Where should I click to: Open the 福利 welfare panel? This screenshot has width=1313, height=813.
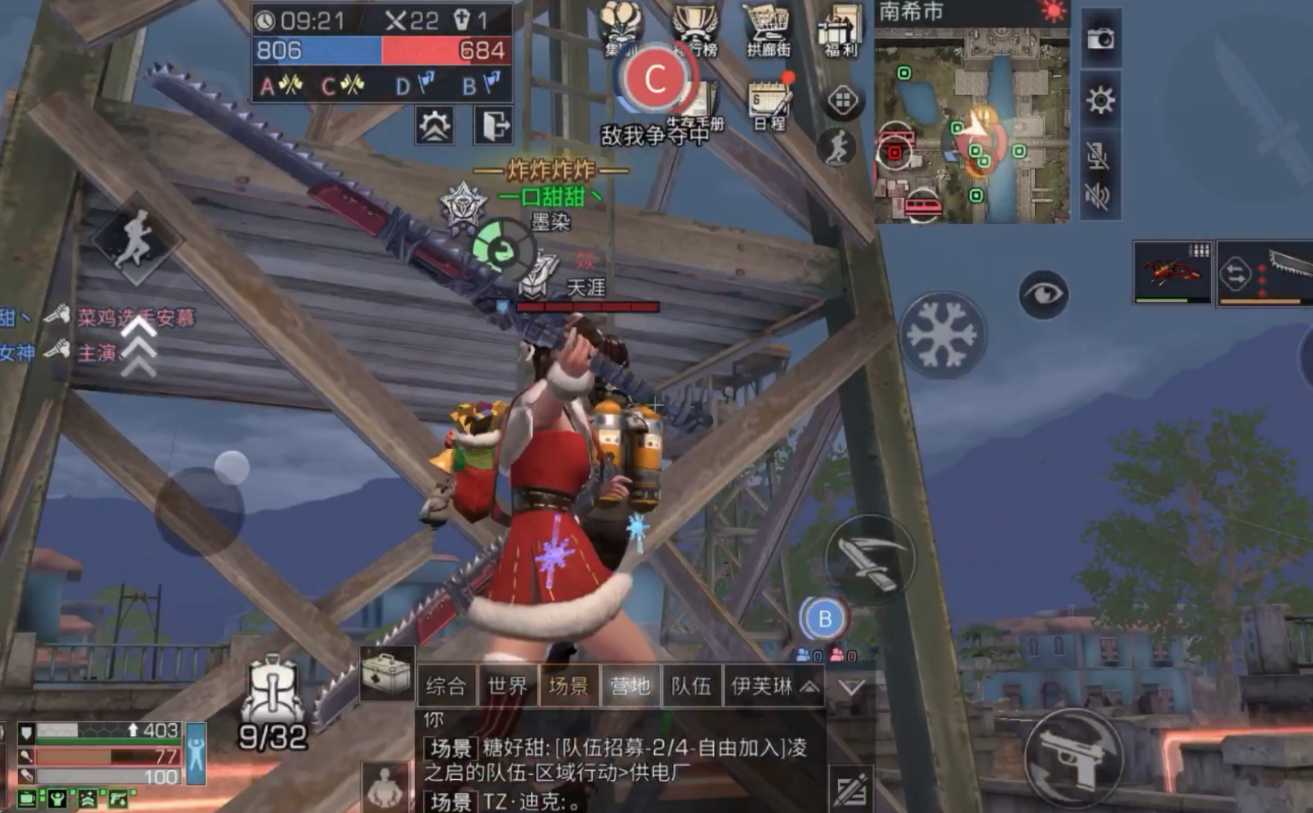click(x=840, y=28)
